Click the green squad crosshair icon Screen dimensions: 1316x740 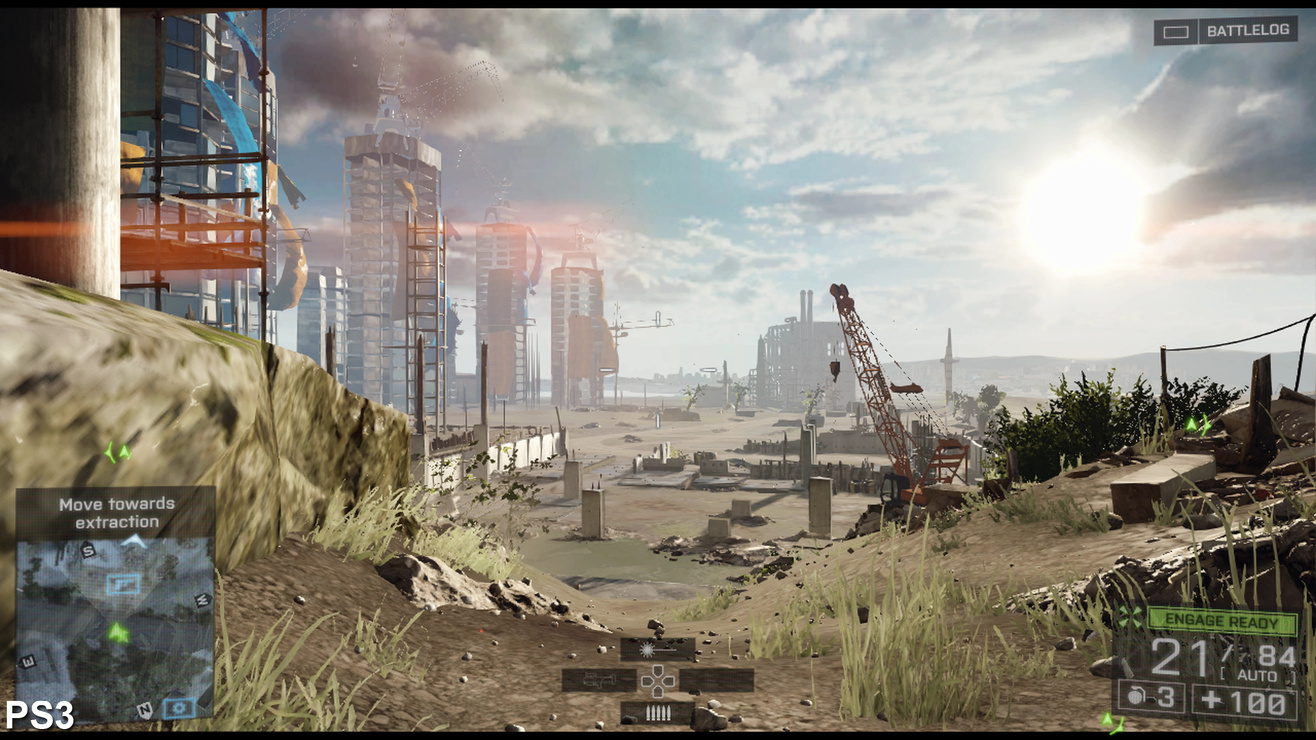point(1131,617)
